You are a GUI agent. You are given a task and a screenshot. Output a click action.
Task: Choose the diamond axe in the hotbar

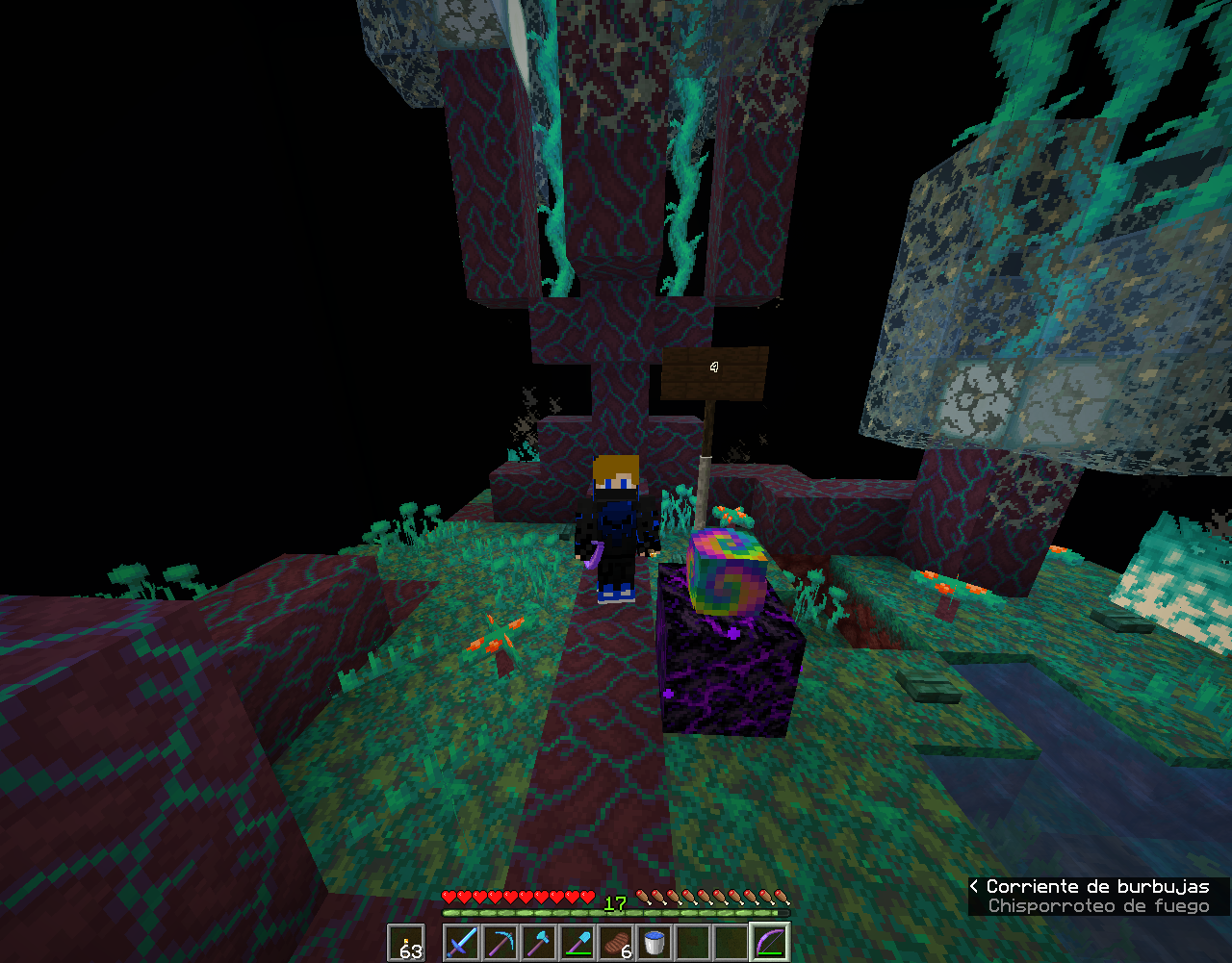coord(539,942)
